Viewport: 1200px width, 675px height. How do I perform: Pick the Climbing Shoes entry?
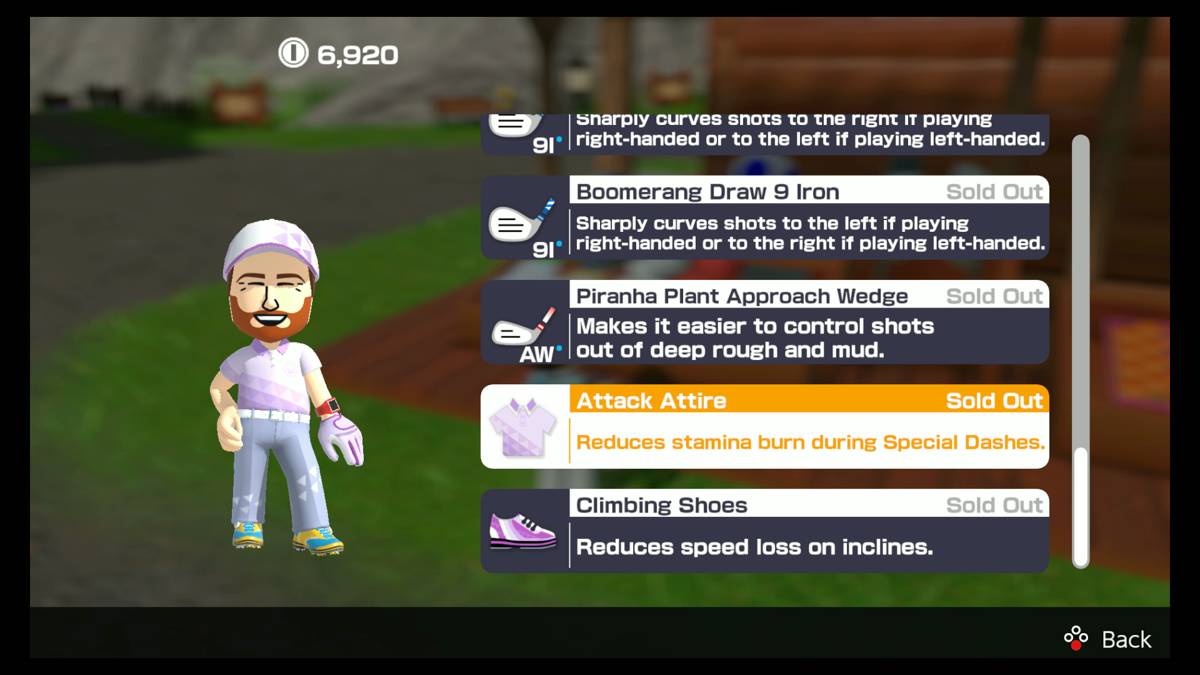click(x=765, y=530)
